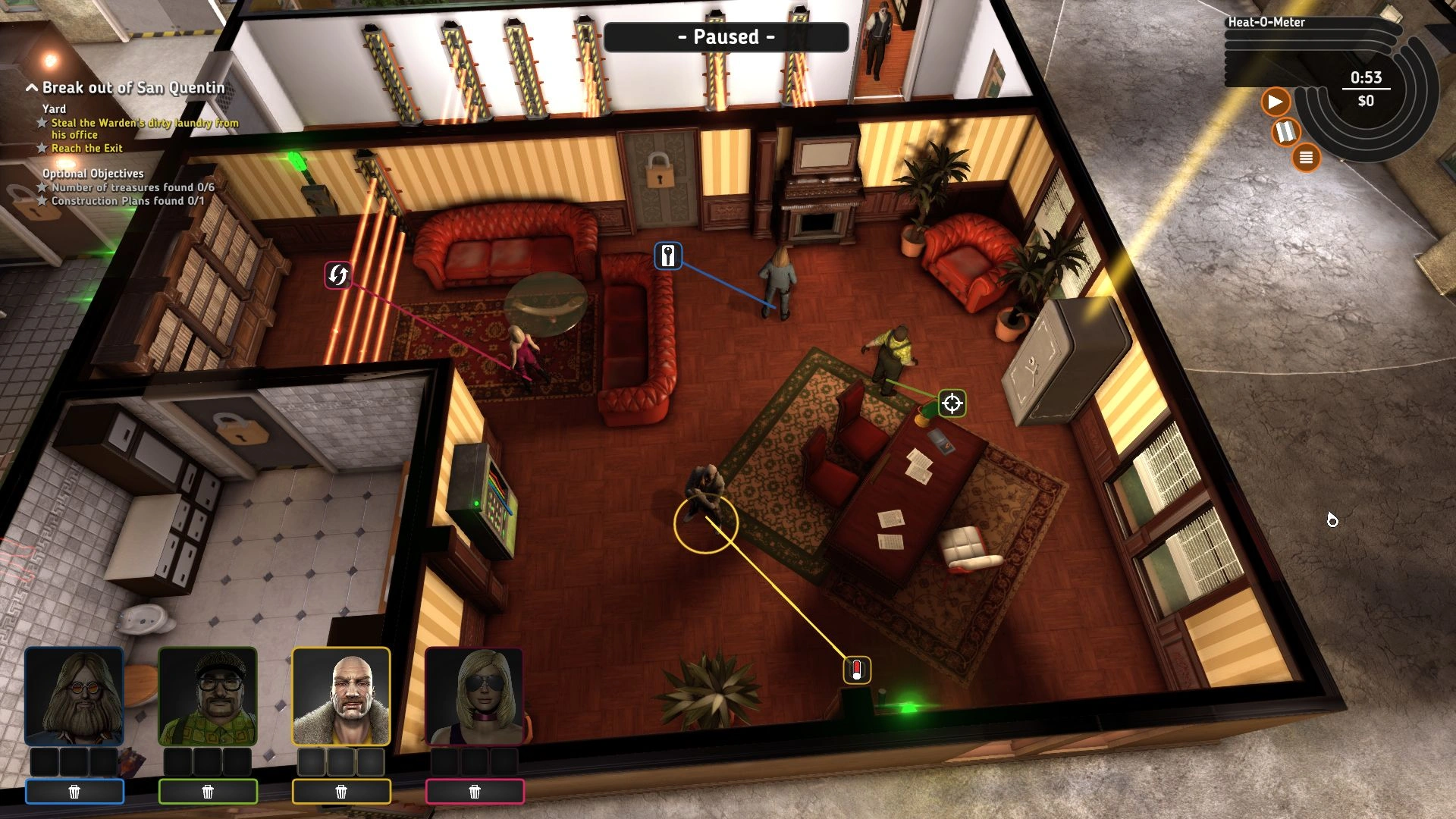
Task: Collapse the Break out of San Quentin objectives
Action: click(32, 88)
